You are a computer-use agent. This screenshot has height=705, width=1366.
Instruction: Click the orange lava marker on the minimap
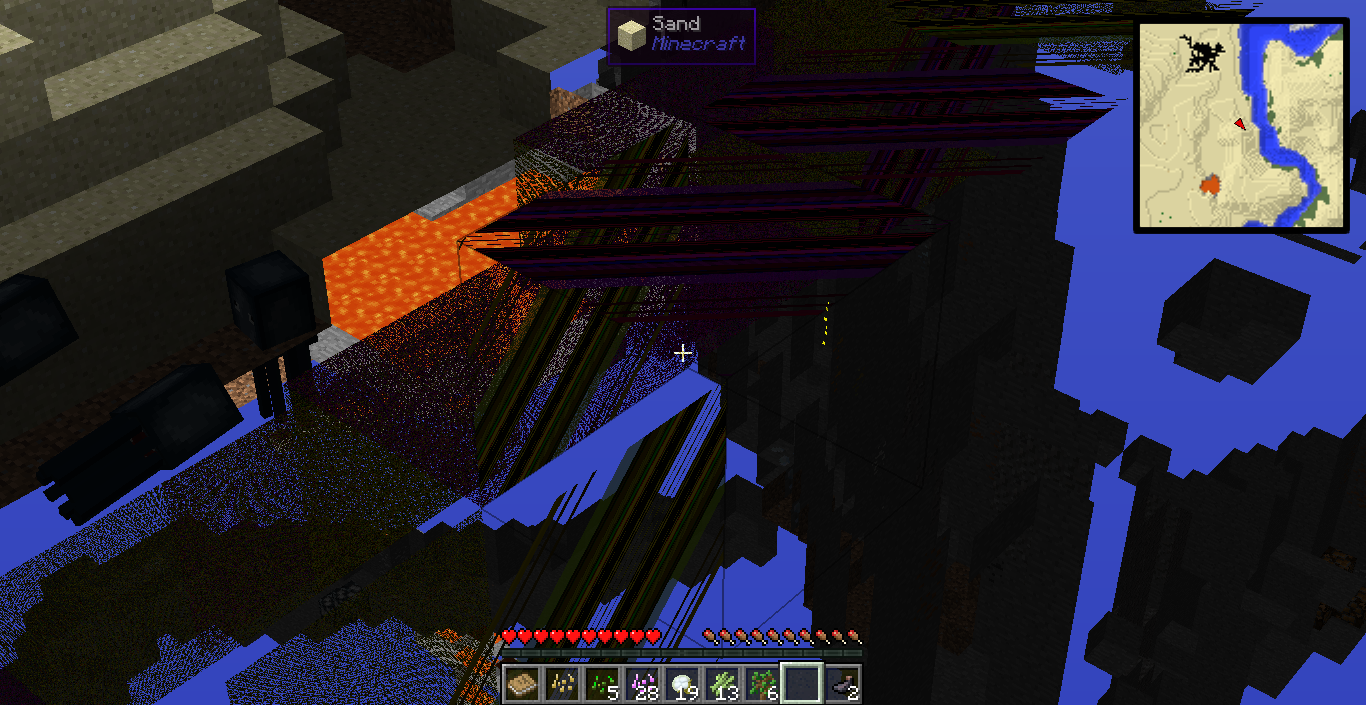point(1211,185)
